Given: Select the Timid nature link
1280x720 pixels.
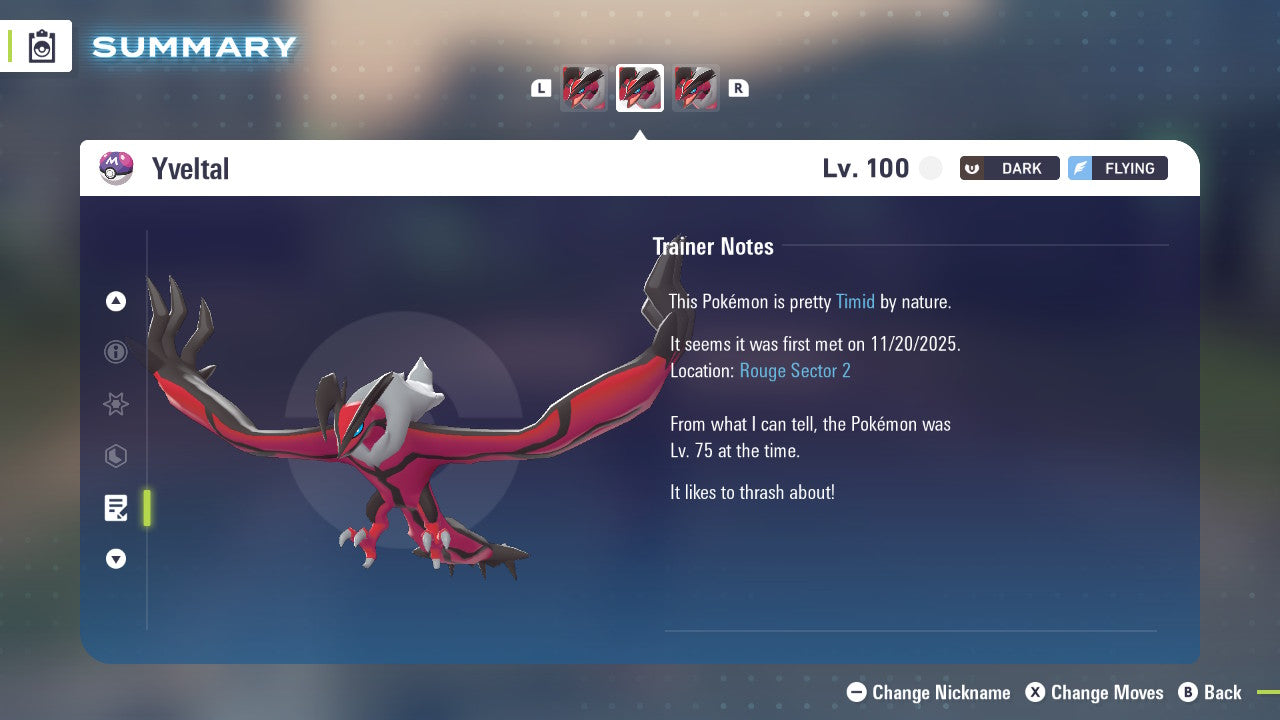Looking at the screenshot, I should pyautogui.click(x=855, y=301).
